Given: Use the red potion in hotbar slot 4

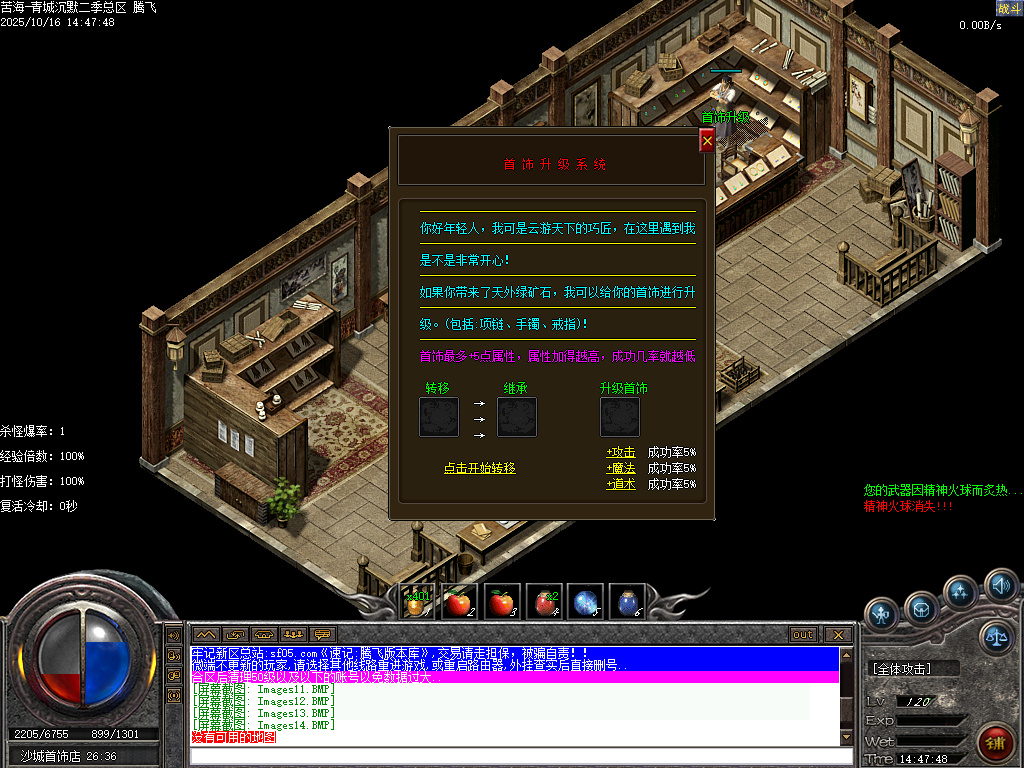Looking at the screenshot, I should click(543, 602).
